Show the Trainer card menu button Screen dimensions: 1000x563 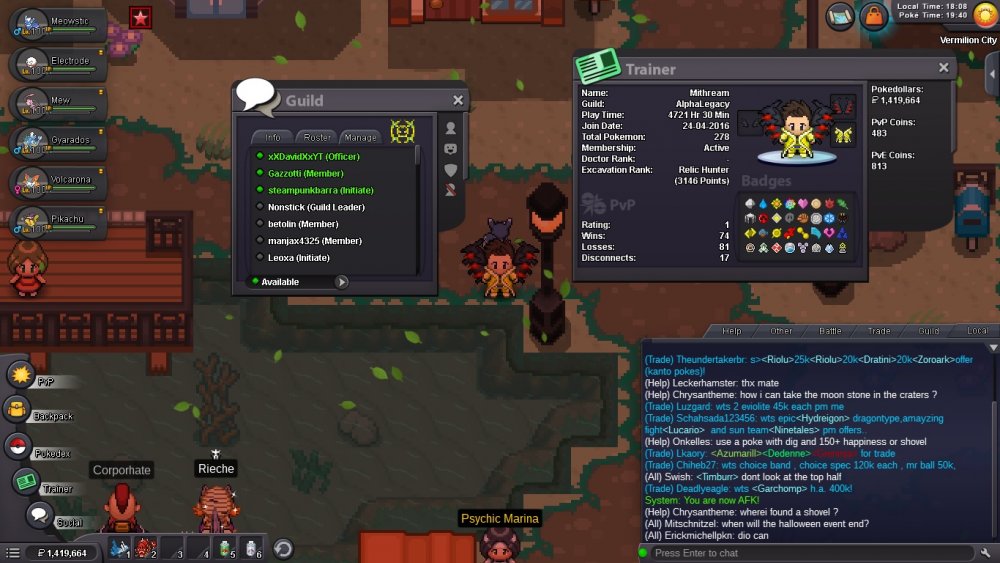click(x=27, y=482)
